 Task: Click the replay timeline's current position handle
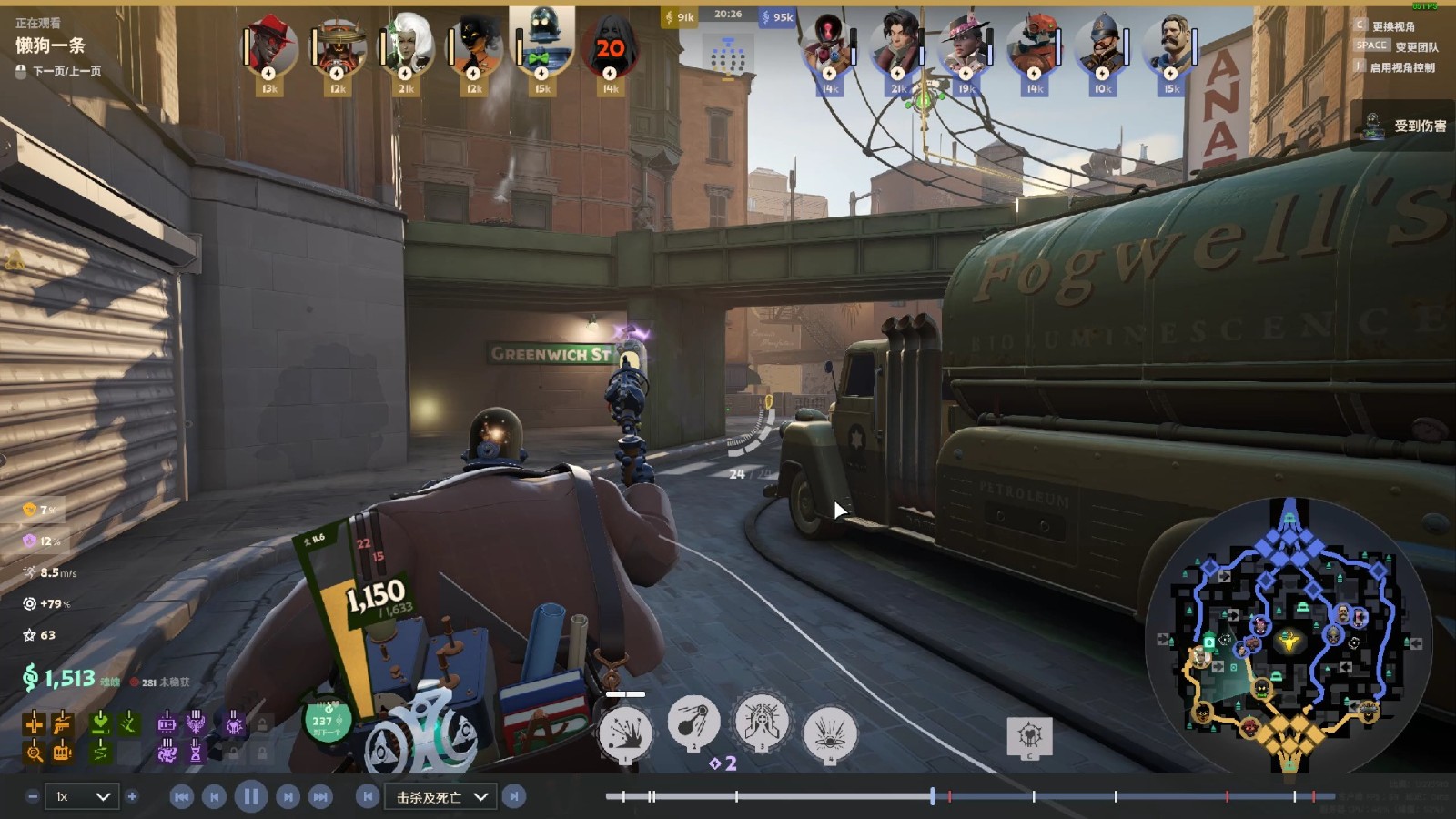[933, 796]
